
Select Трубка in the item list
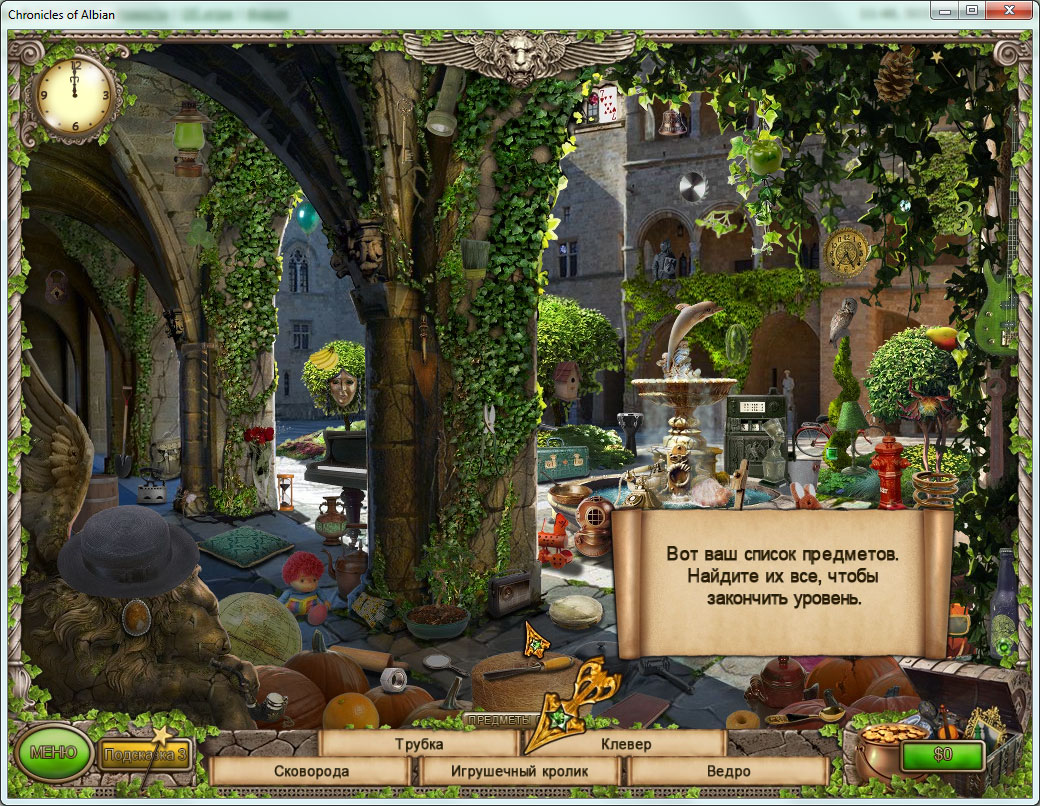coord(418,744)
